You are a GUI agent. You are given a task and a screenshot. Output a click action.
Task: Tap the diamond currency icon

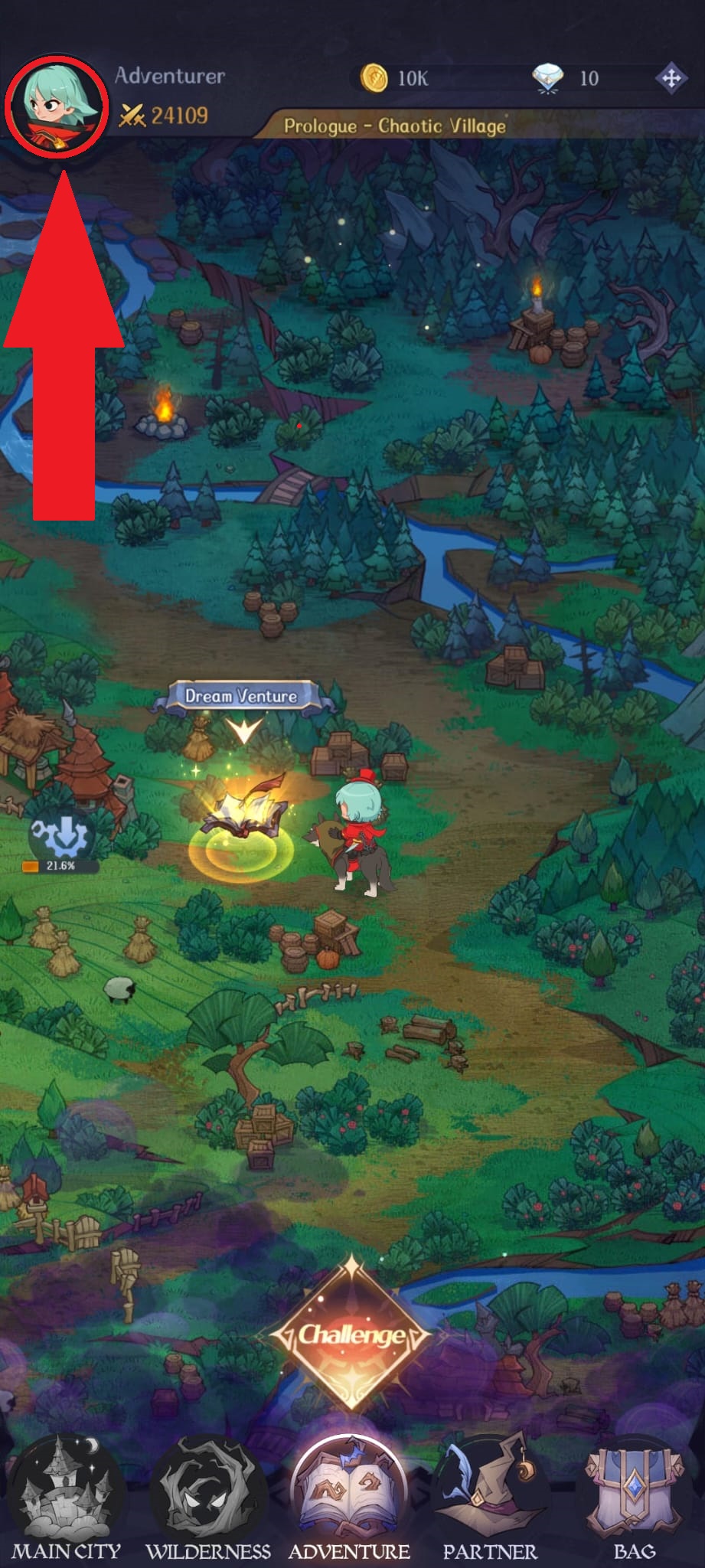coord(548,78)
